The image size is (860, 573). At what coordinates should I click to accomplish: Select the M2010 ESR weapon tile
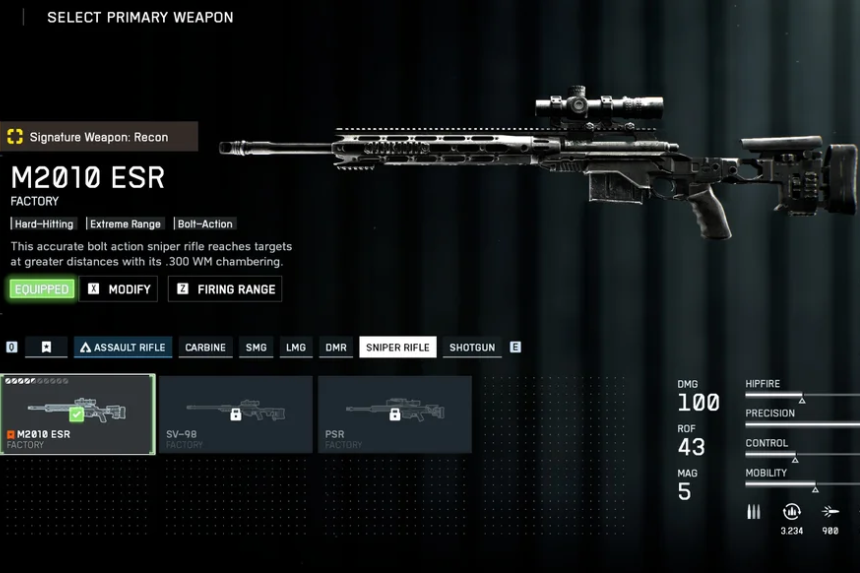77,414
